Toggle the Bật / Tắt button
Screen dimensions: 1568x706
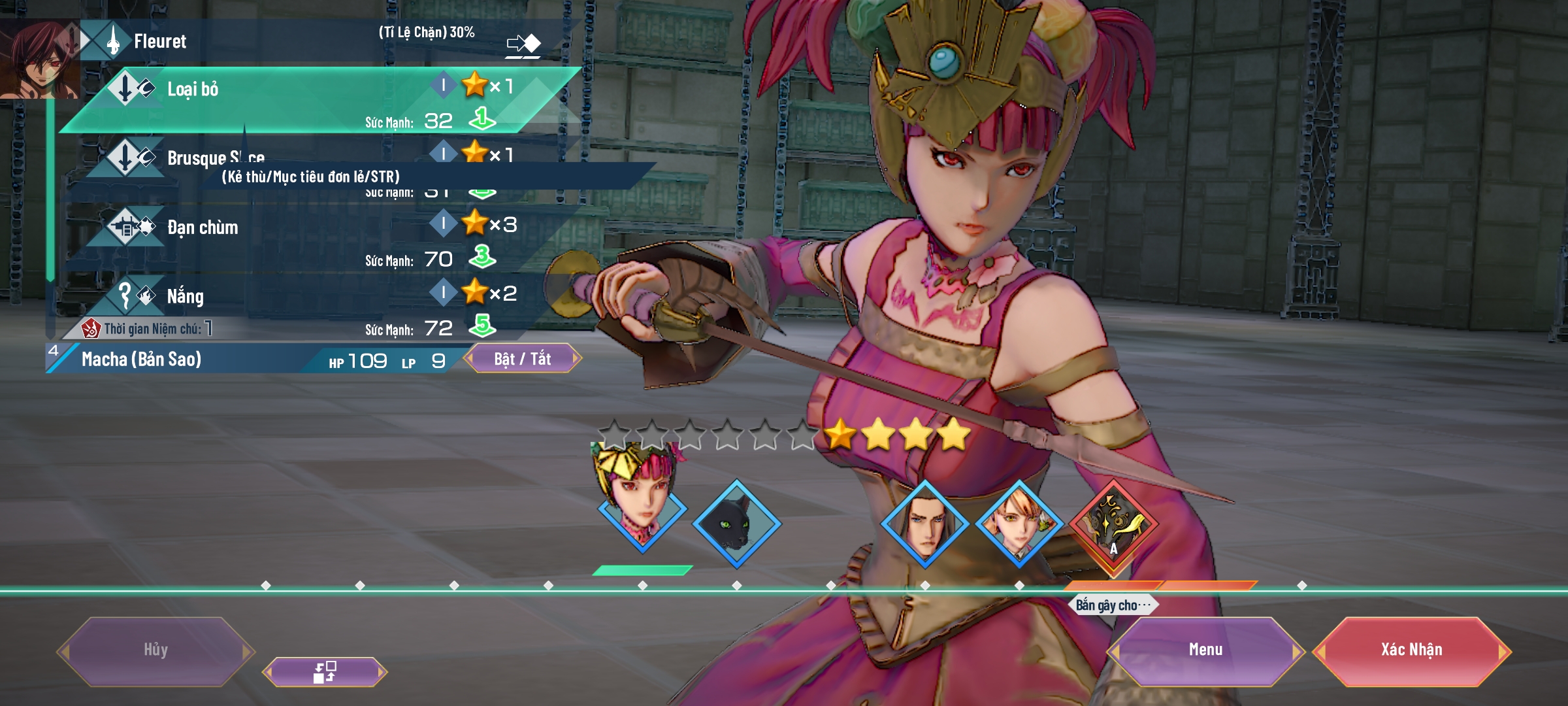tap(522, 359)
